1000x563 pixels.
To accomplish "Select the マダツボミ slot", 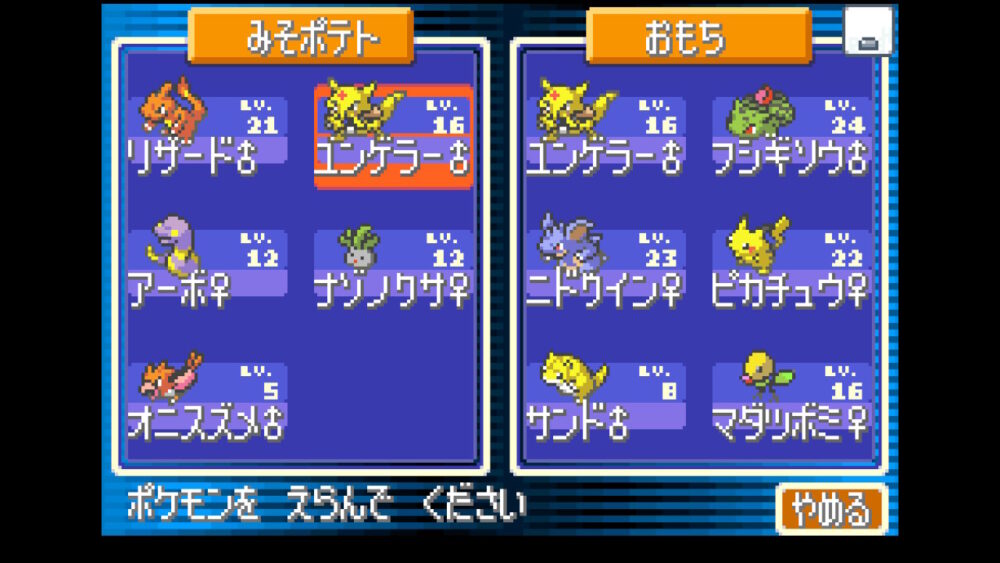I will (x=792, y=398).
